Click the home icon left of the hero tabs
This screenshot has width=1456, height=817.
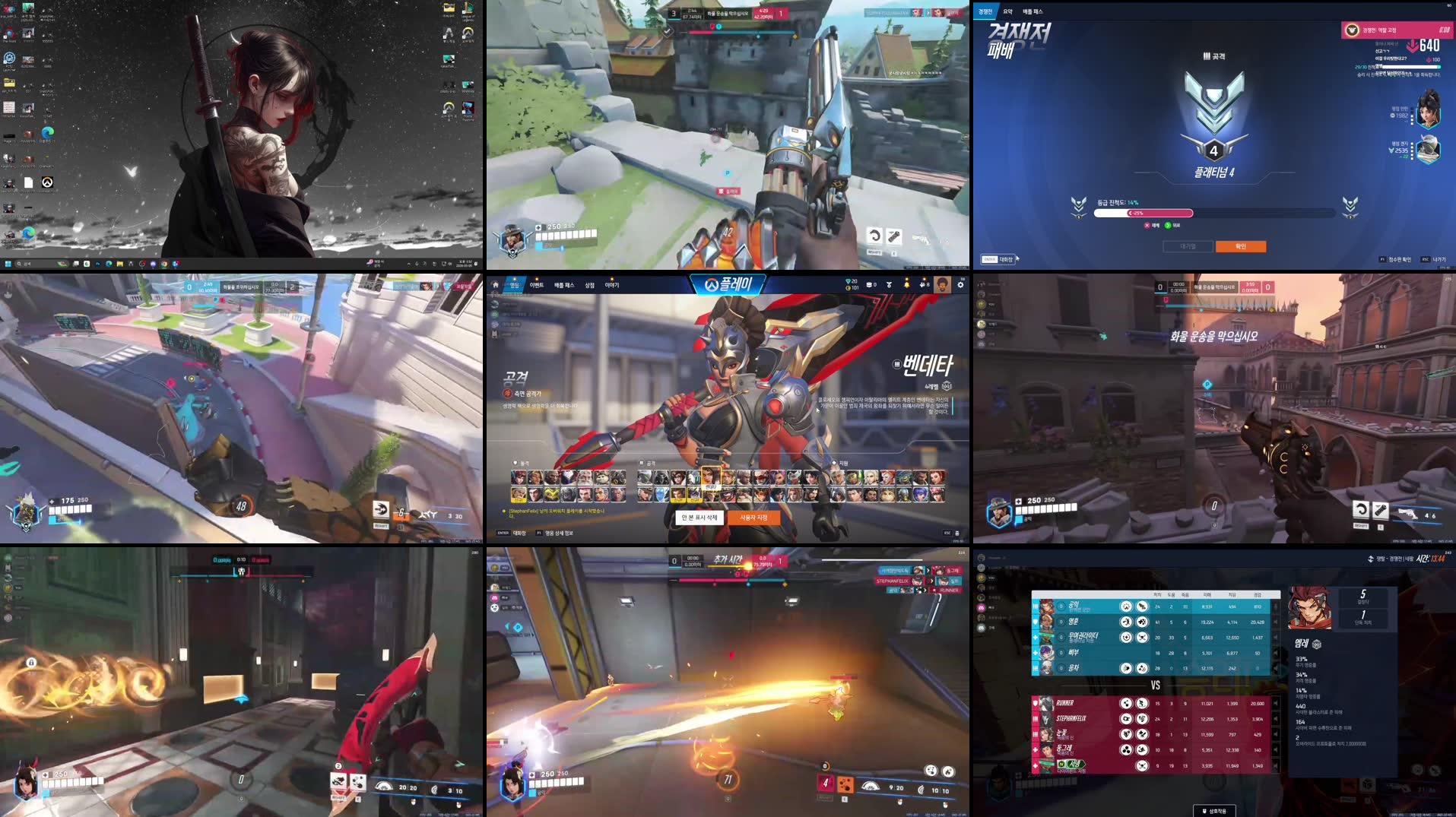coord(496,285)
